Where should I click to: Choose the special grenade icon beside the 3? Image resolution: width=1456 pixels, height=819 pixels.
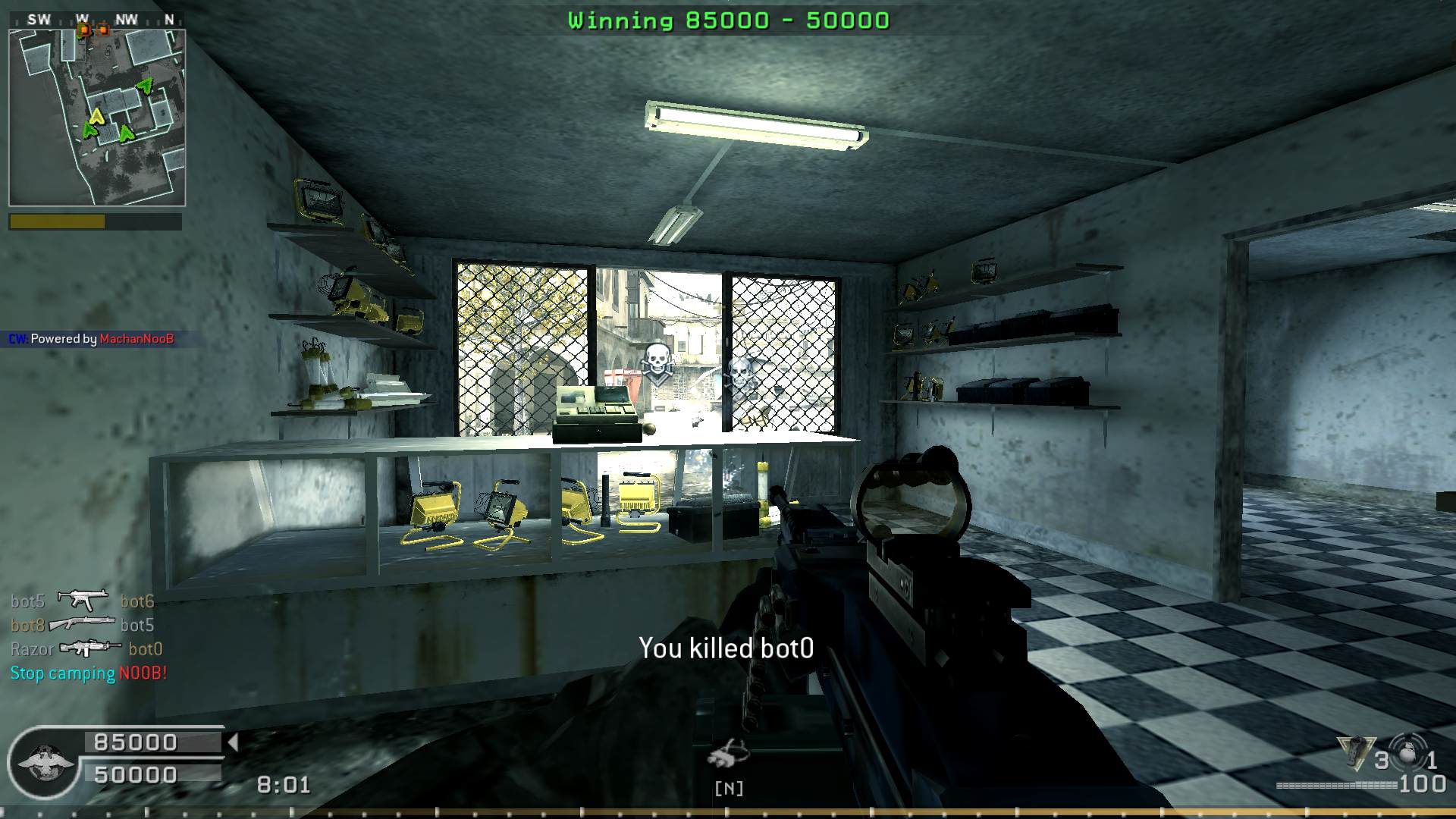pyautogui.click(x=1356, y=752)
